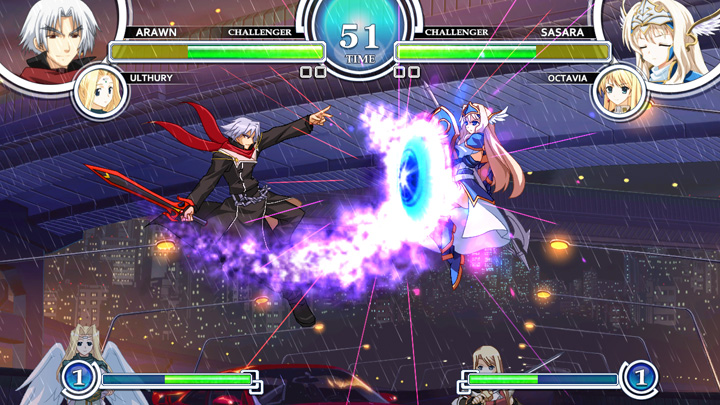Choose the Ulthury partner portrait
Image resolution: width=720 pixels, height=405 pixels.
coord(99,93)
